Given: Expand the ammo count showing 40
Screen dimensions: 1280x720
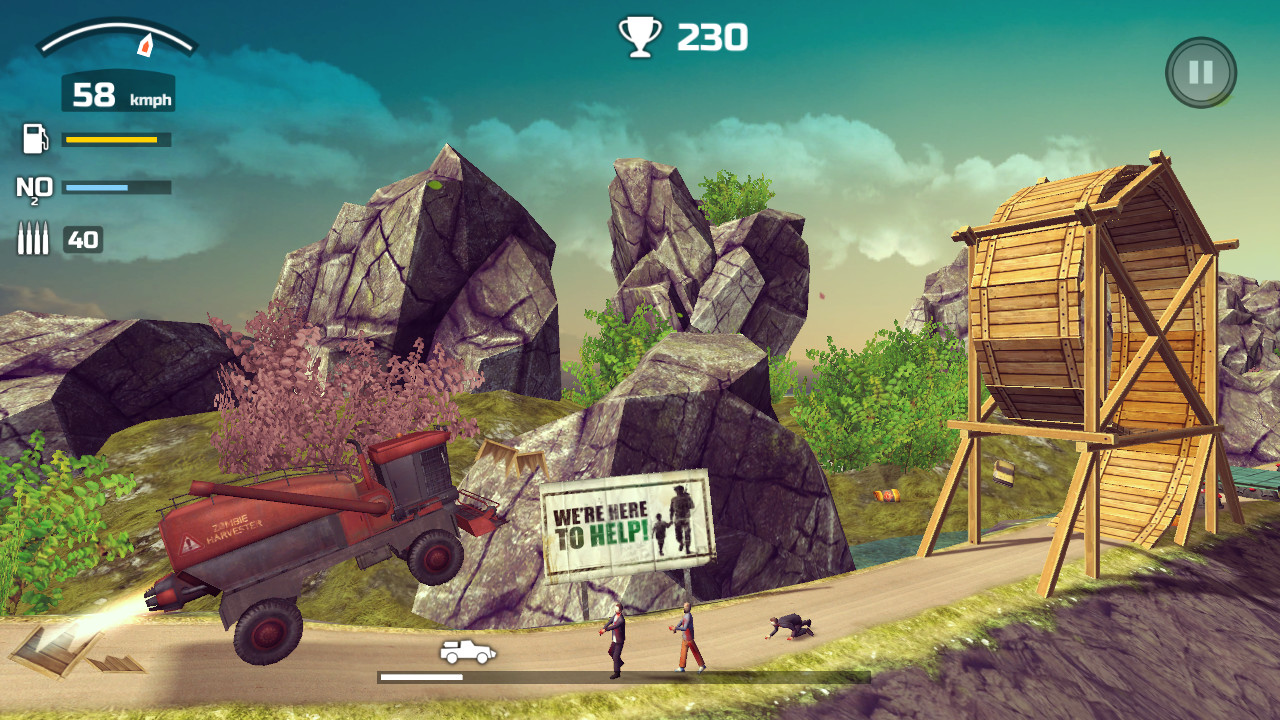Looking at the screenshot, I should click(85, 238).
